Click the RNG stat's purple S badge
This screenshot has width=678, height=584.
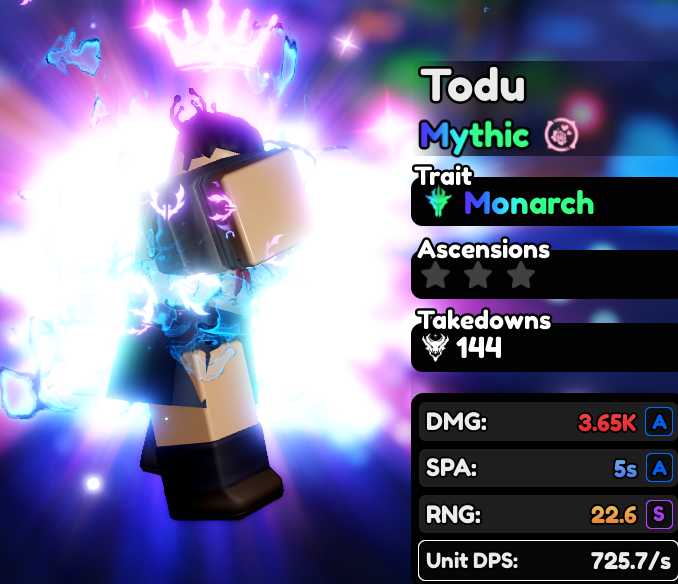658,516
